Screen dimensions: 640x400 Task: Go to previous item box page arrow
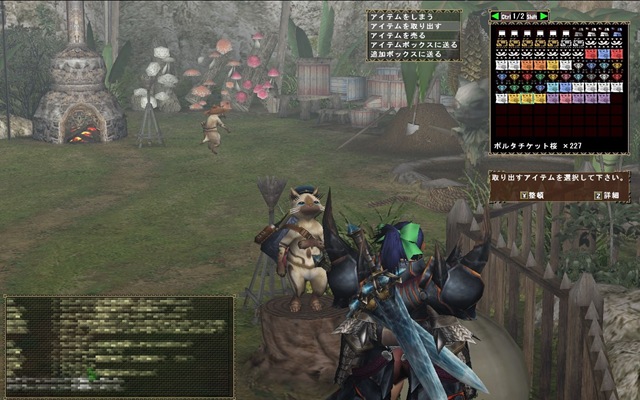pyautogui.click(x=495, y=17)
